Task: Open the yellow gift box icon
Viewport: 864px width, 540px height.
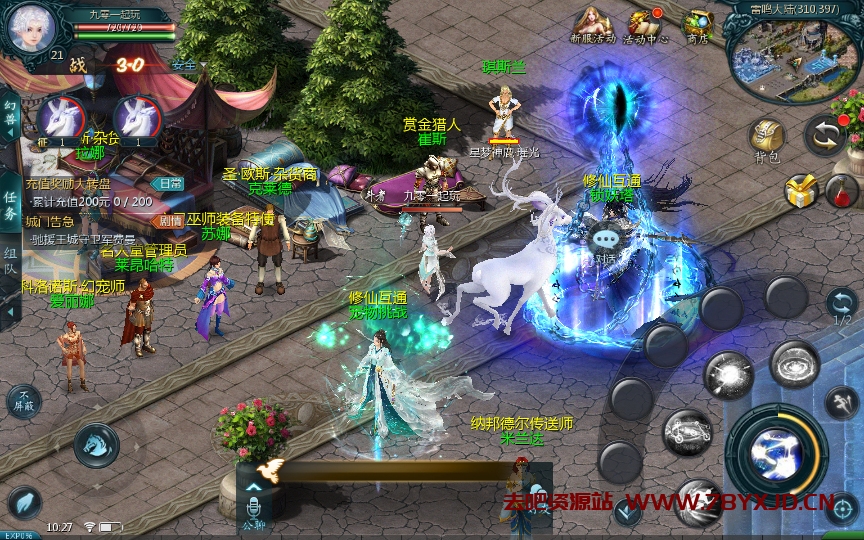Action: pyautogui.click(x=801, y=190)
